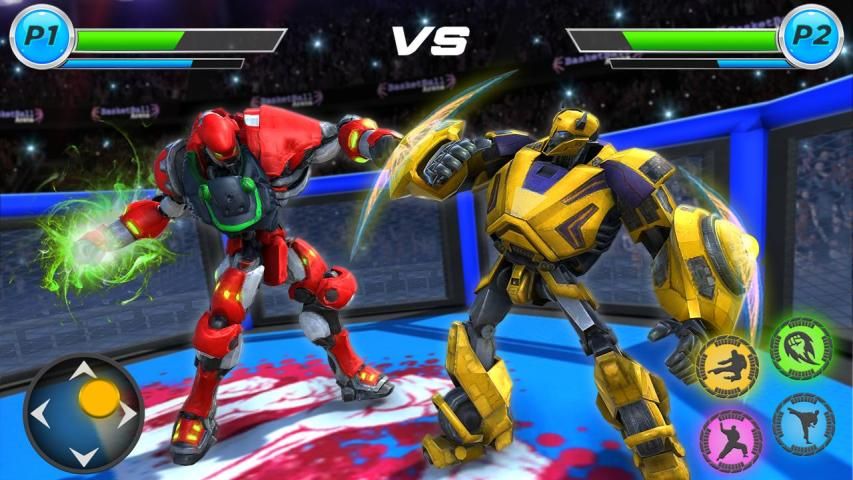Tap the yellow flying kick attack button
853x480 pixels.
728,364
